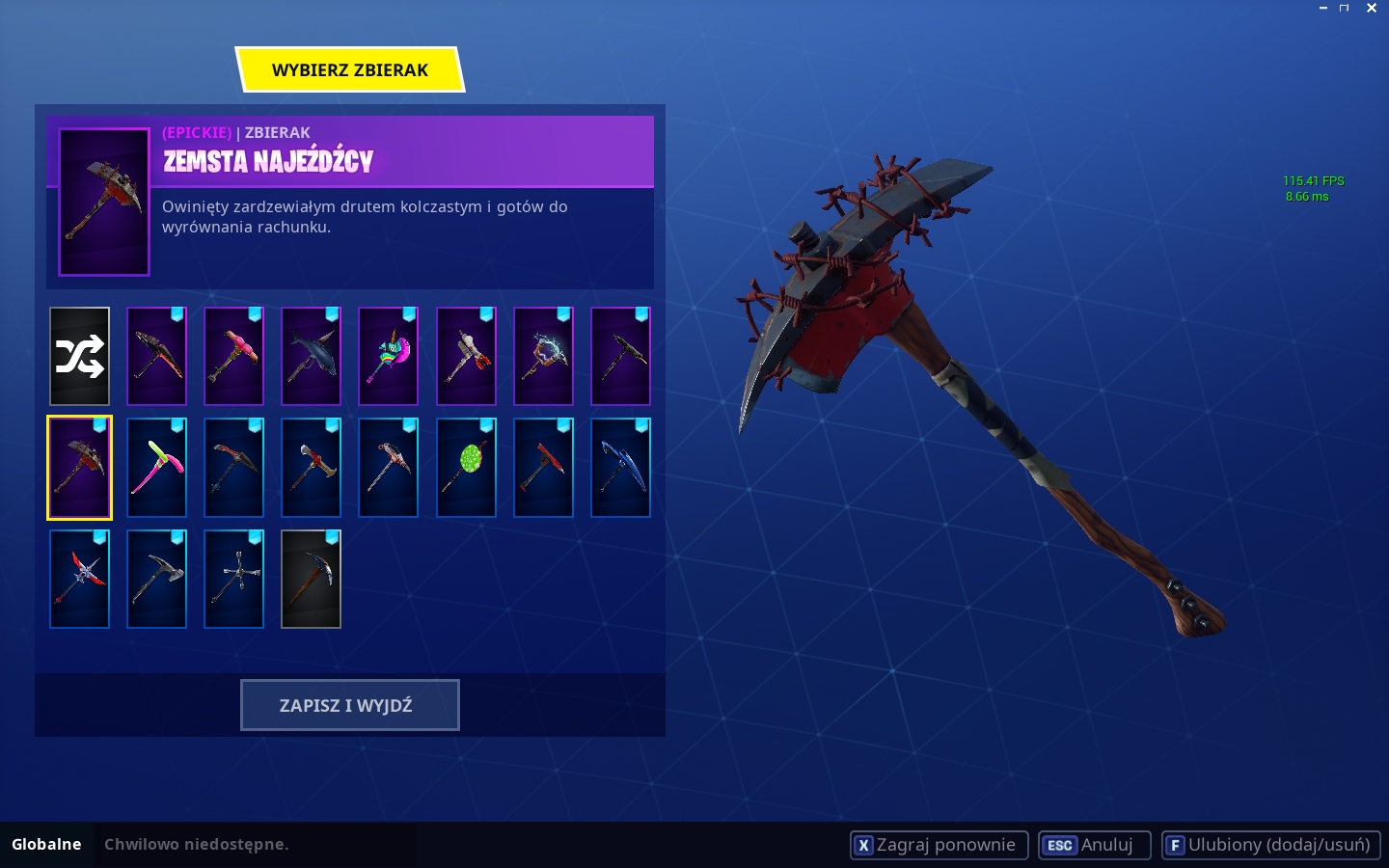Select the random pickaxe shuffle tile

[x=79, y=356]
